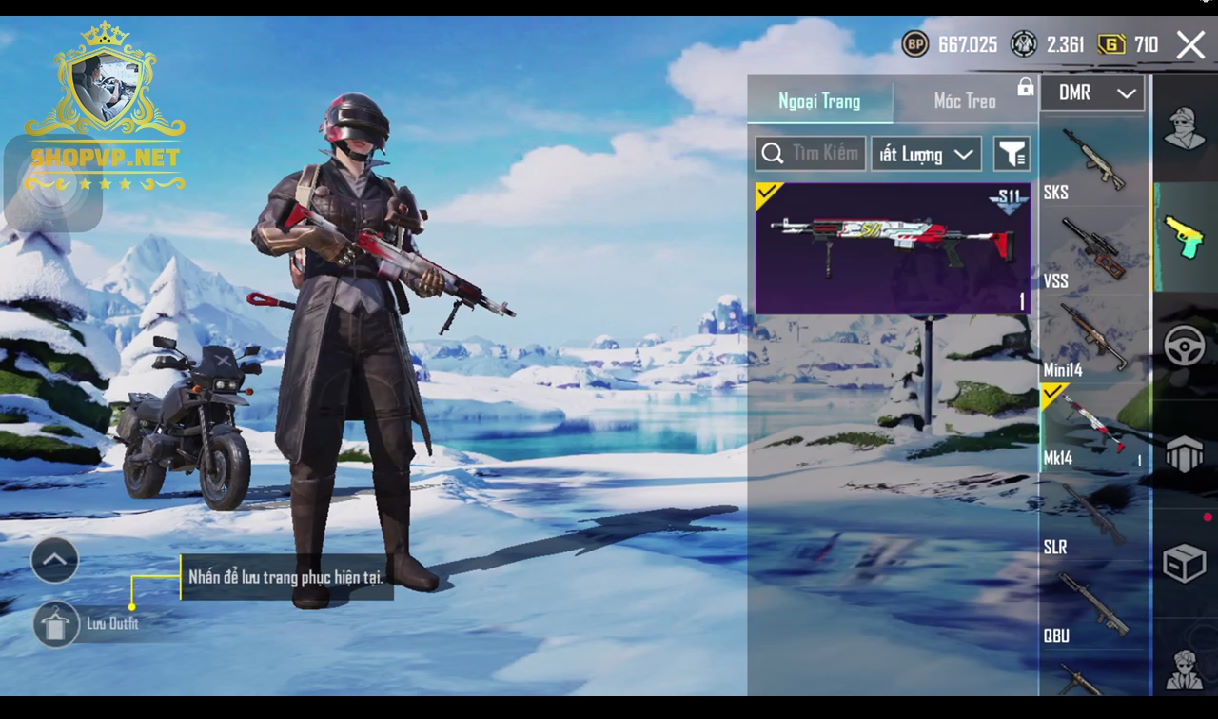Select the Mk14 weapon entry
This screenshot has height=719, width=1218.
point(1094,428)
